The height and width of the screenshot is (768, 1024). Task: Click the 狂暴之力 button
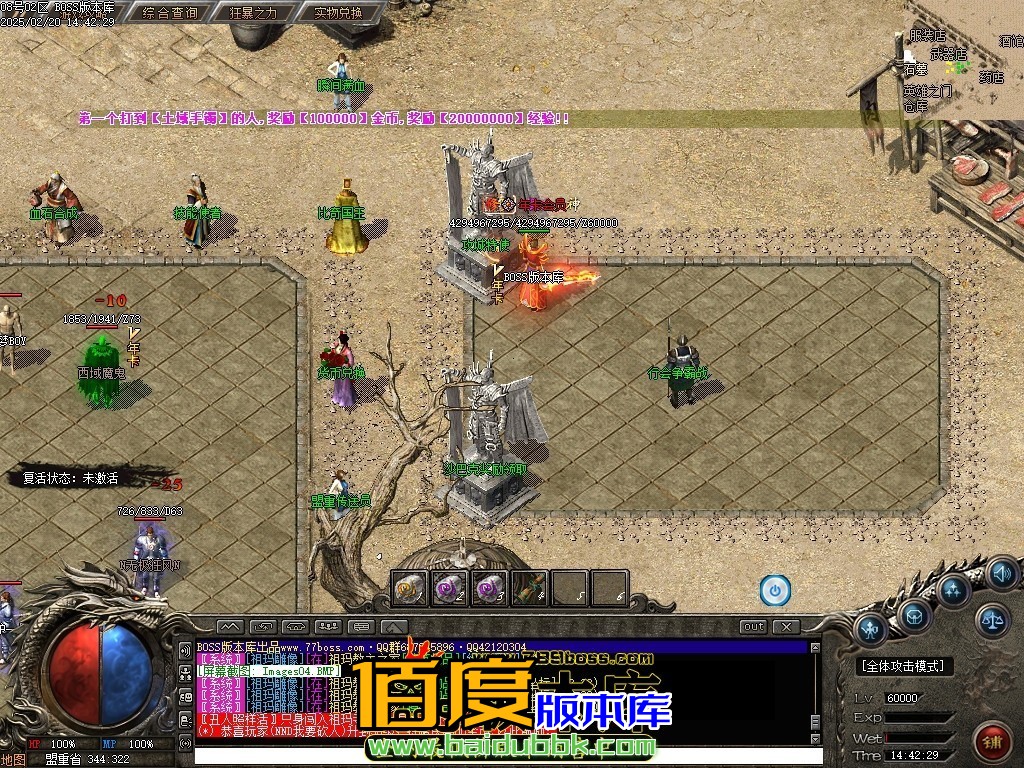(254, 13)
